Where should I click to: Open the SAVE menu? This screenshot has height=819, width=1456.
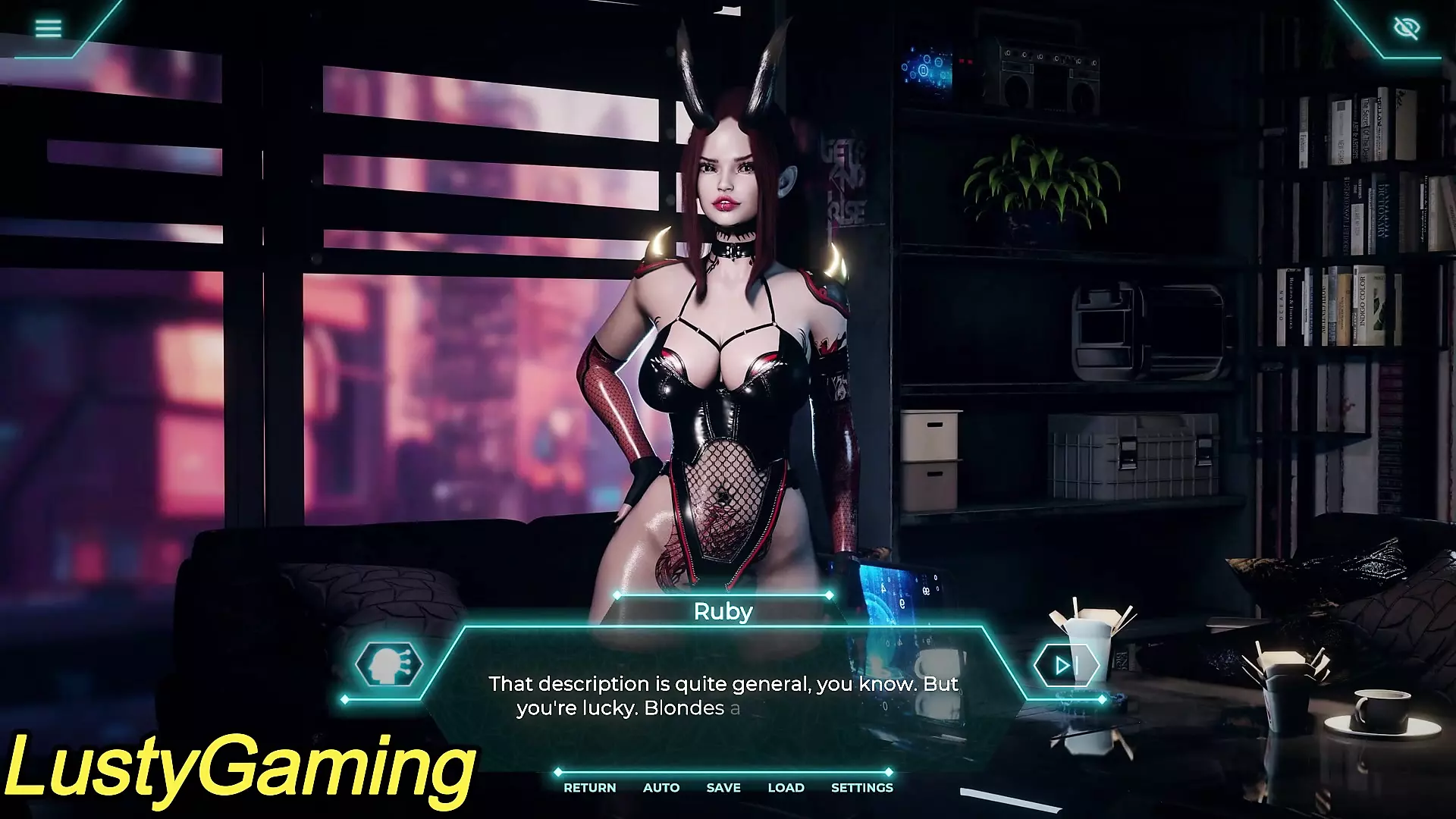tap(723, 788)
